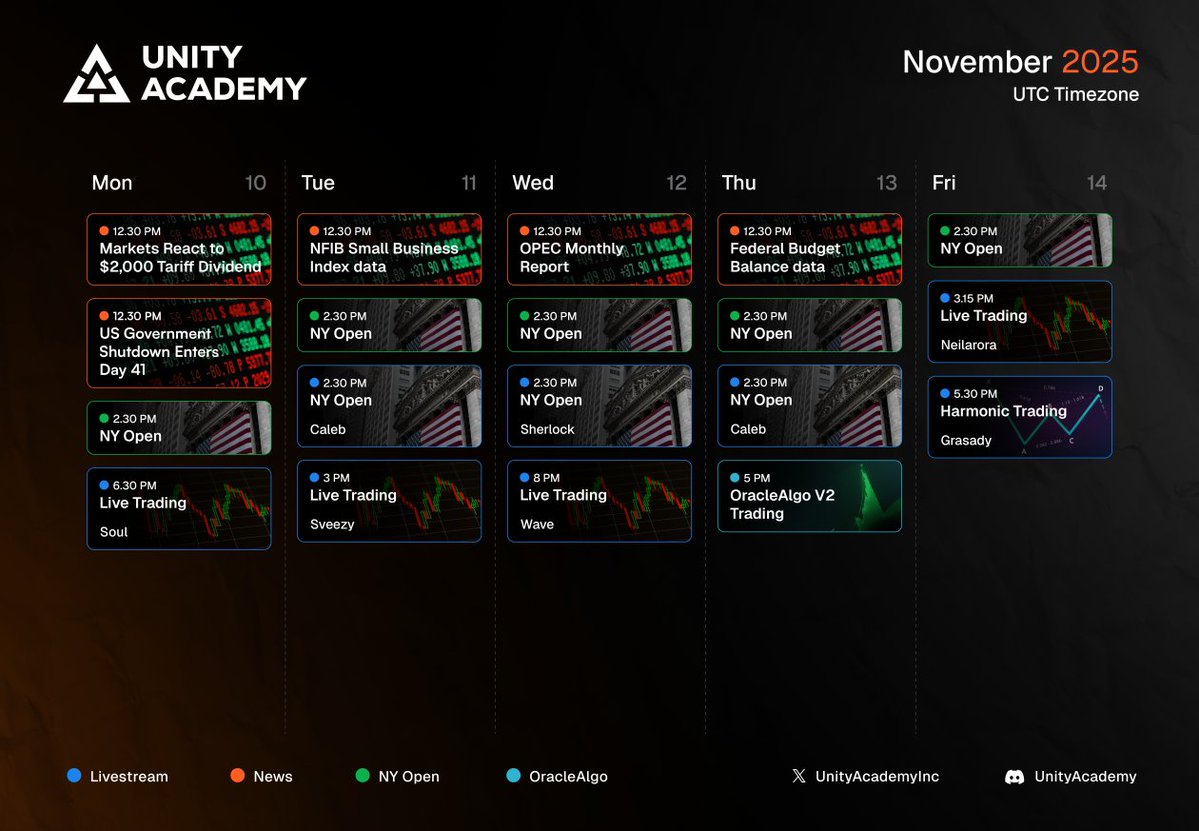Open Neilarora's Live Trading session
This screenshot has width=1199, height=831.
(x=1019, y=321)
